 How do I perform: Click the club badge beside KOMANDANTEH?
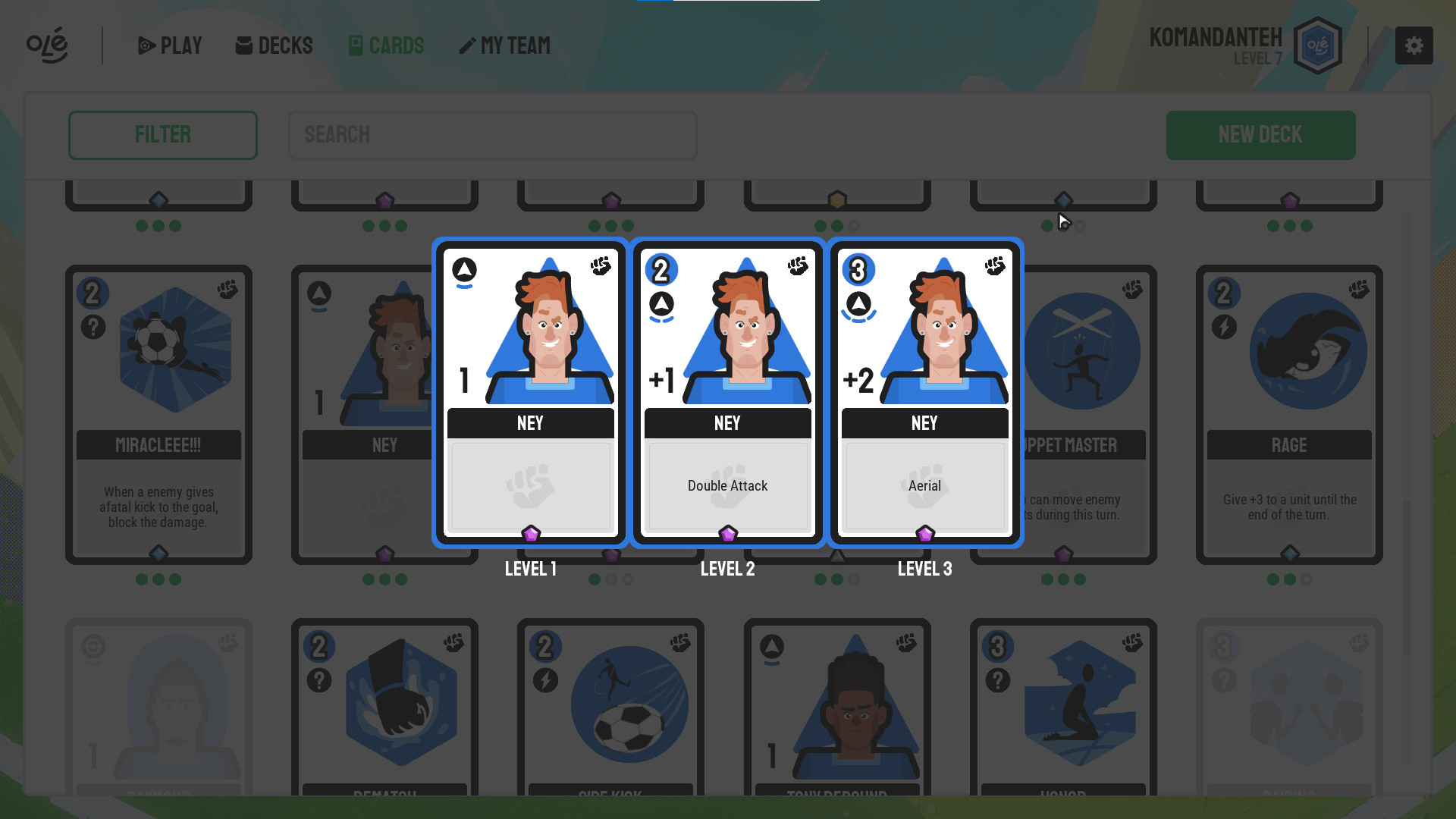tap(1317, 44)
